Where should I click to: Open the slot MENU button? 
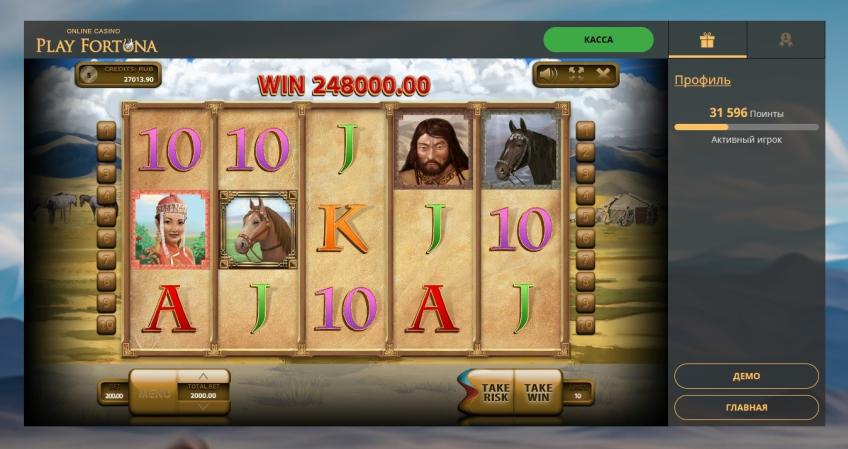point(154,393)
